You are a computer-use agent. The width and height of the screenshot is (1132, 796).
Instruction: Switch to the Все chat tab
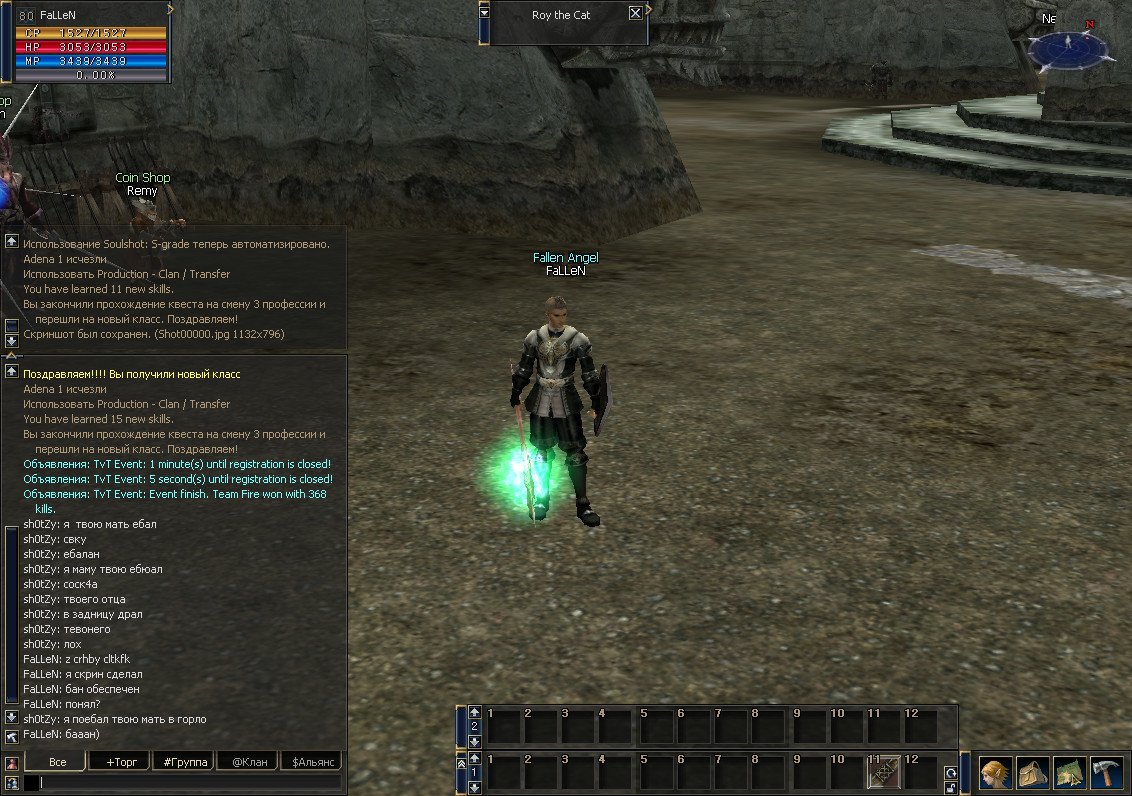[x=57, y=762]
